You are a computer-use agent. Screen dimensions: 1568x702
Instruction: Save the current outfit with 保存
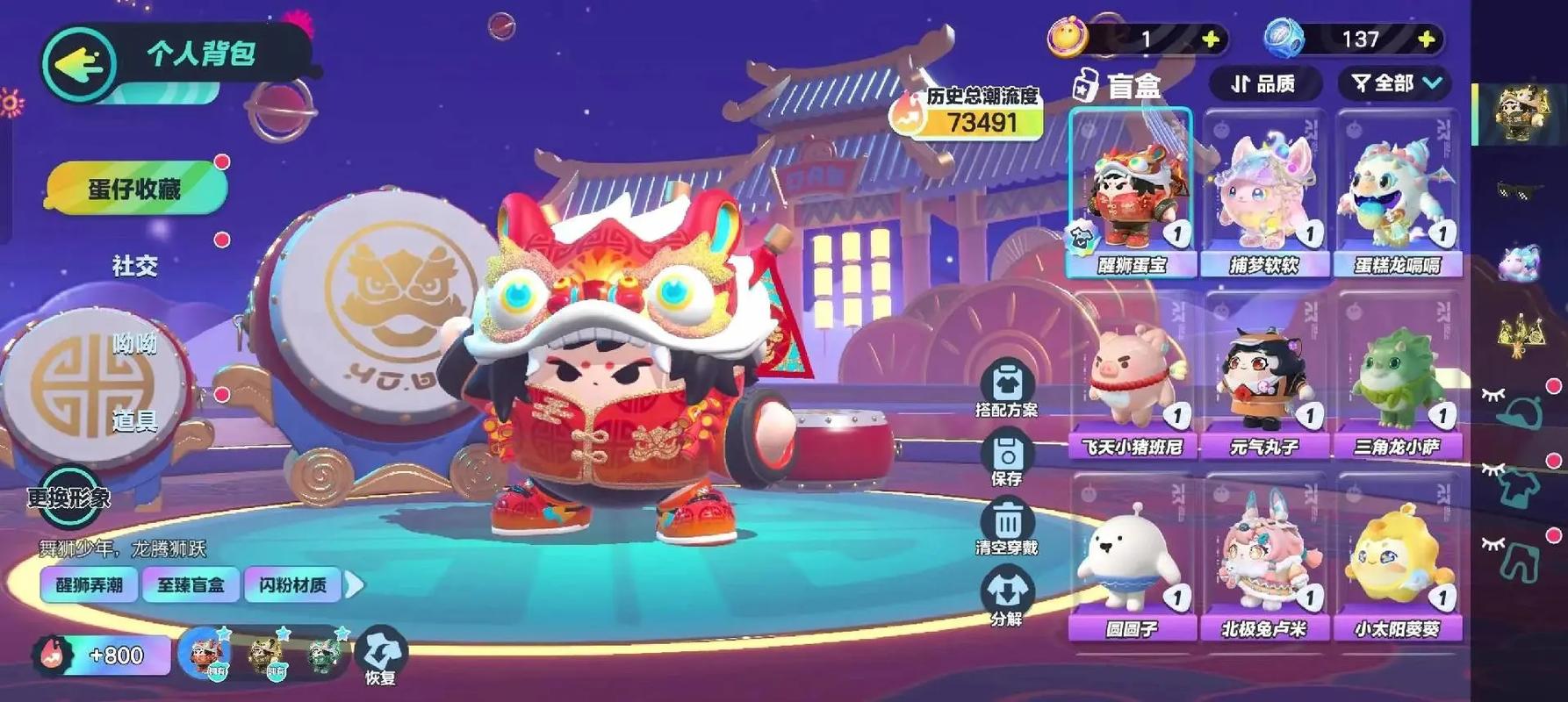coord(1006,459)
